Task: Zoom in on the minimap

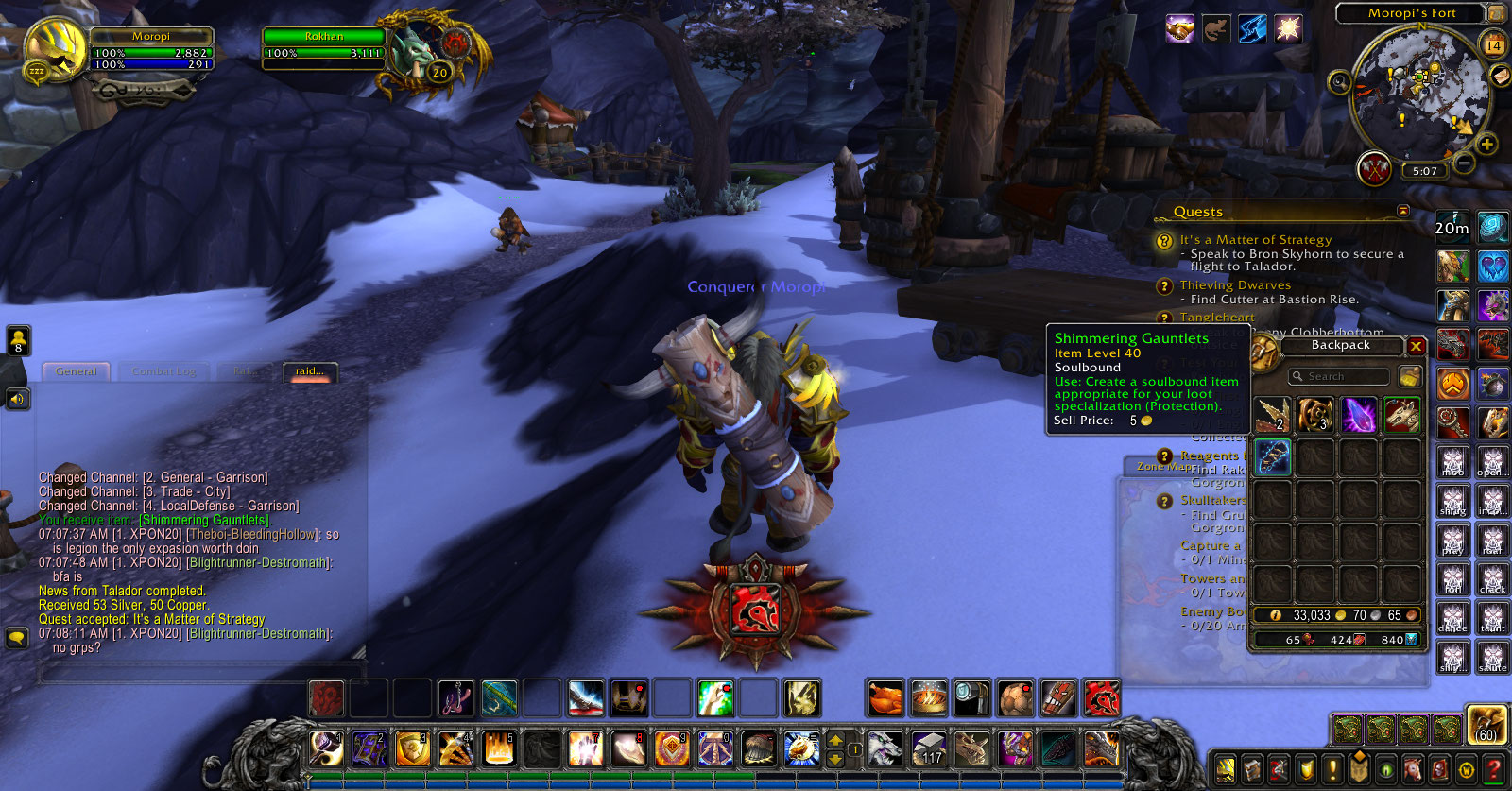Action: (1486, 145)
